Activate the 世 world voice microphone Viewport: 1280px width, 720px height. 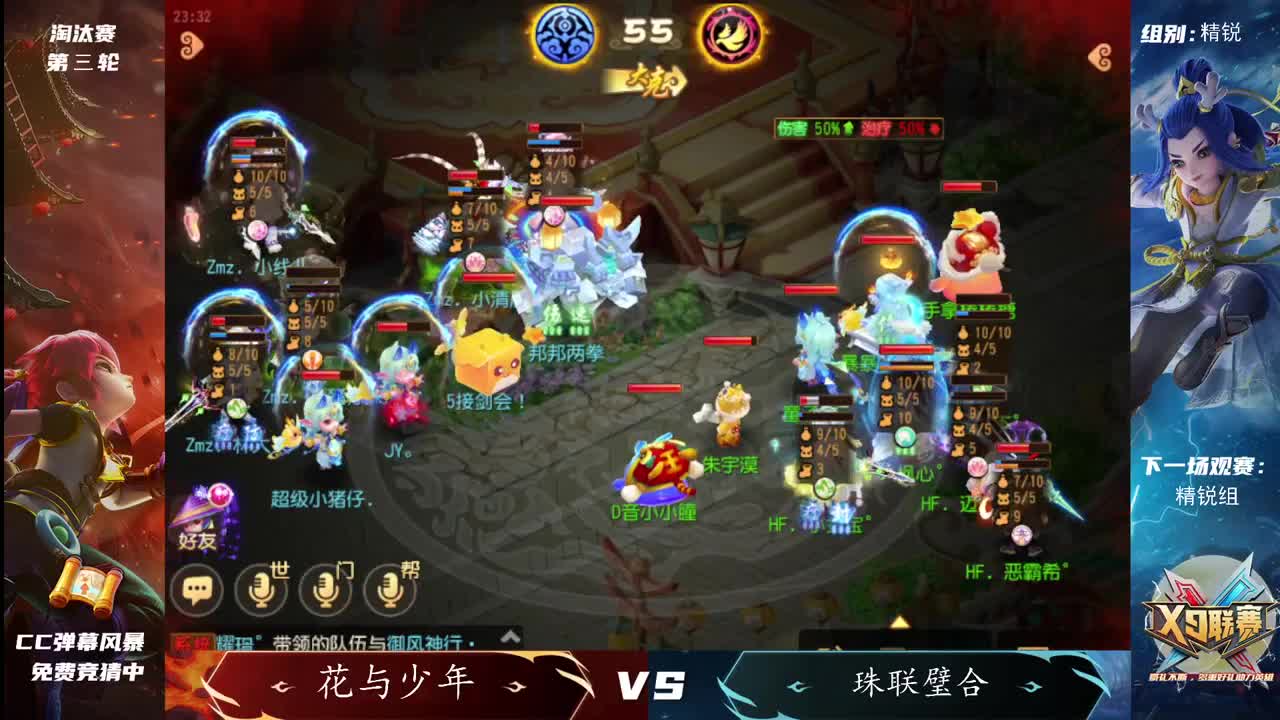coord(262,589)
